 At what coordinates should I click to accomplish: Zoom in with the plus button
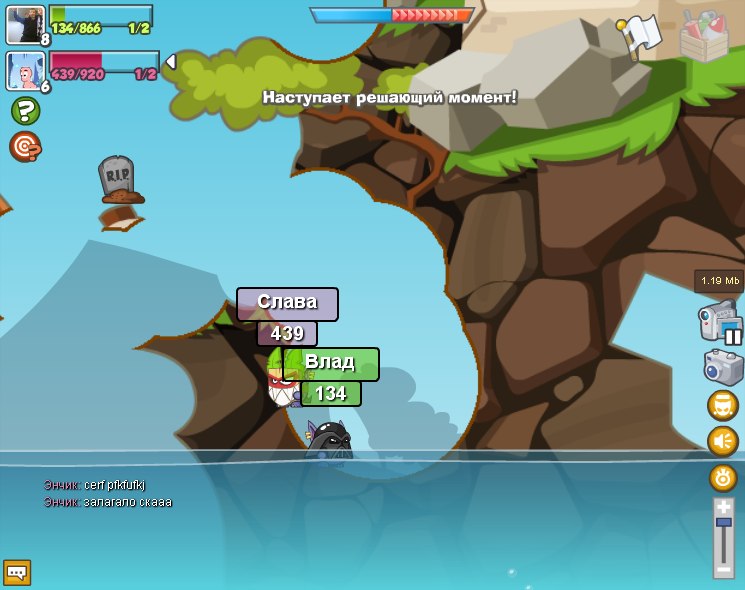coord(723,508)
